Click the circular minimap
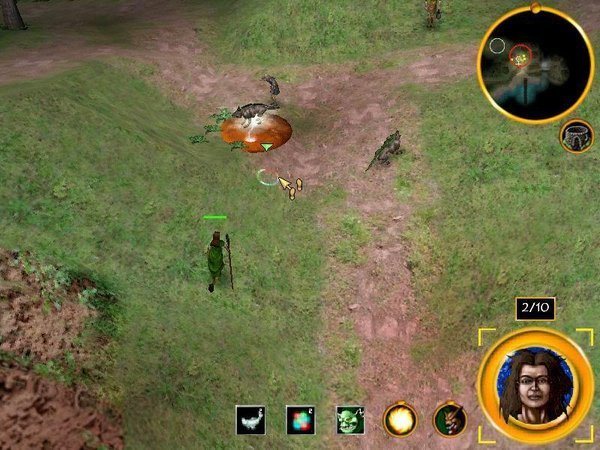Image resolution: width=600 pixels, height=450 pixels. (x=535, y=63)
